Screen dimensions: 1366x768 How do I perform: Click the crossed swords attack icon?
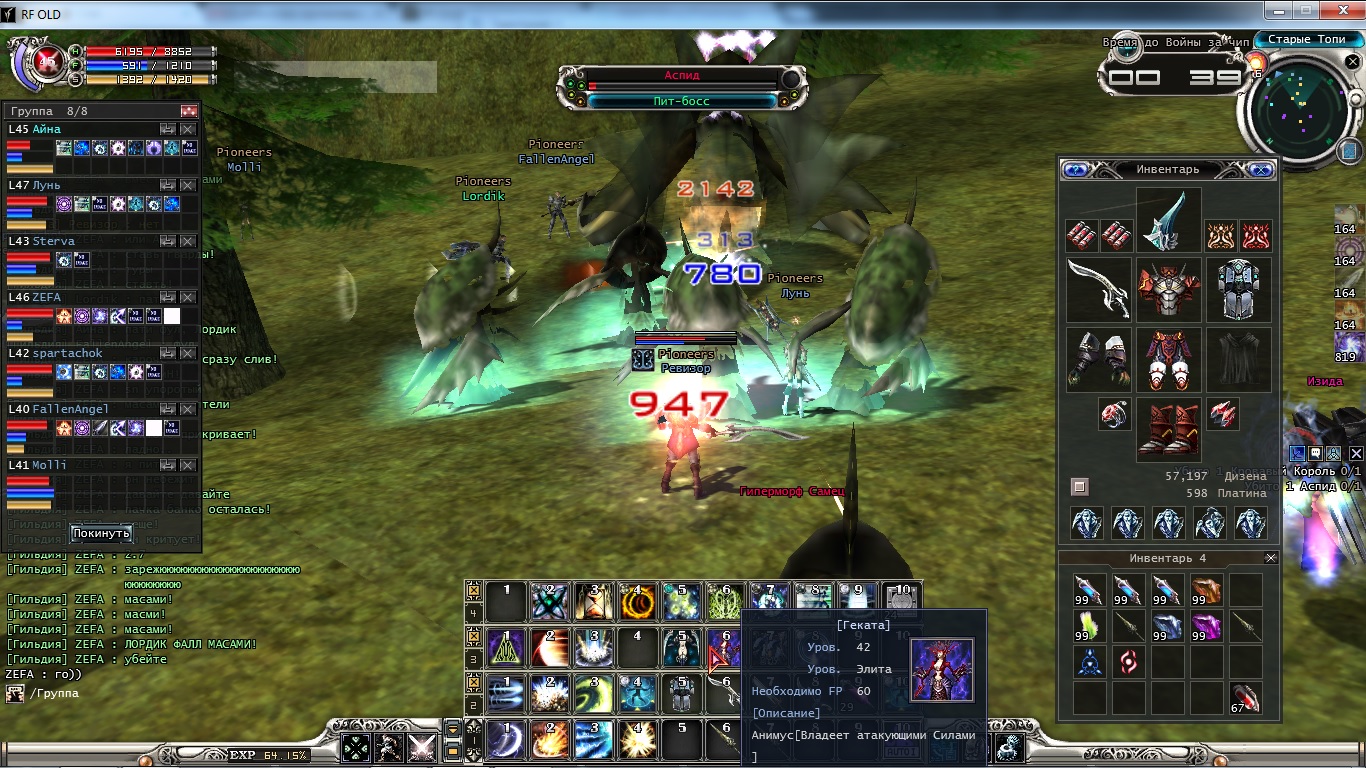point(422,747)
